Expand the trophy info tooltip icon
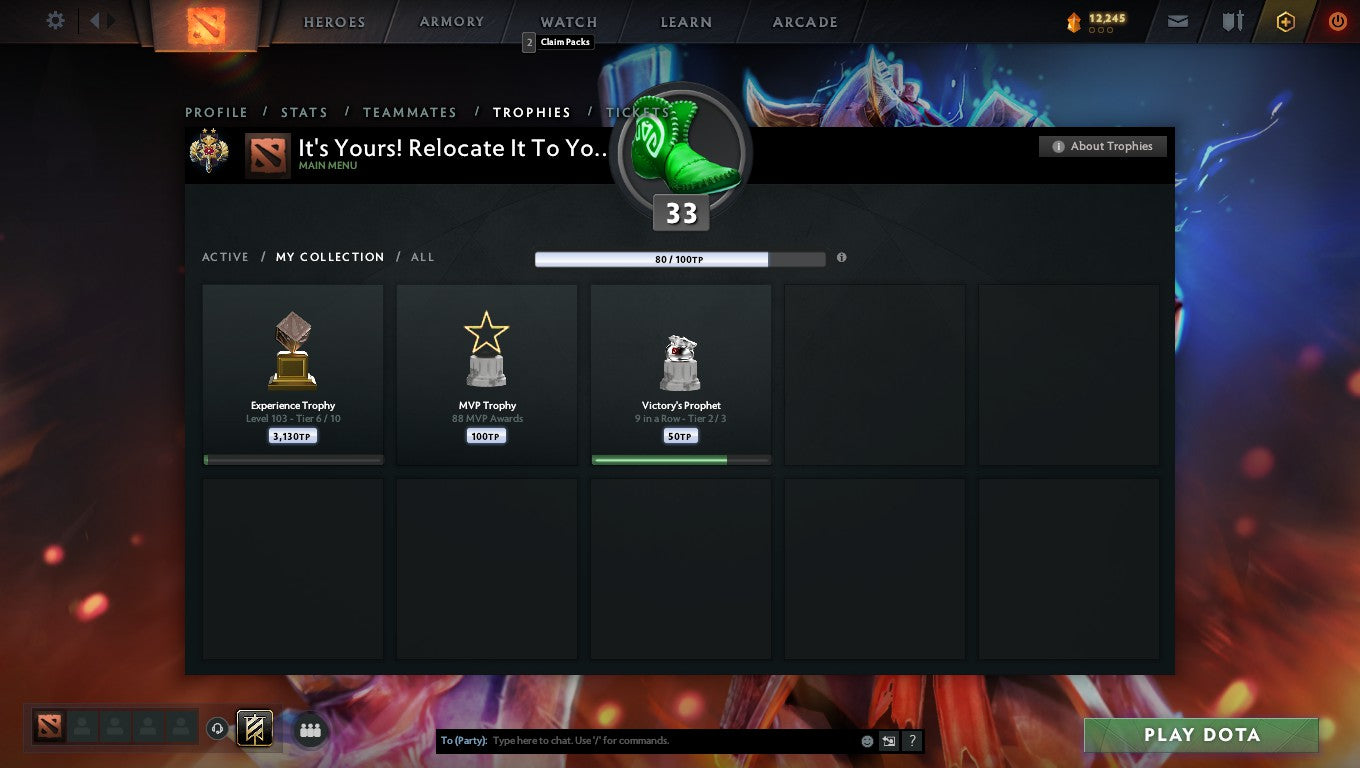Viewport: 1360px width, 768px height. click(x=841, y=258)
